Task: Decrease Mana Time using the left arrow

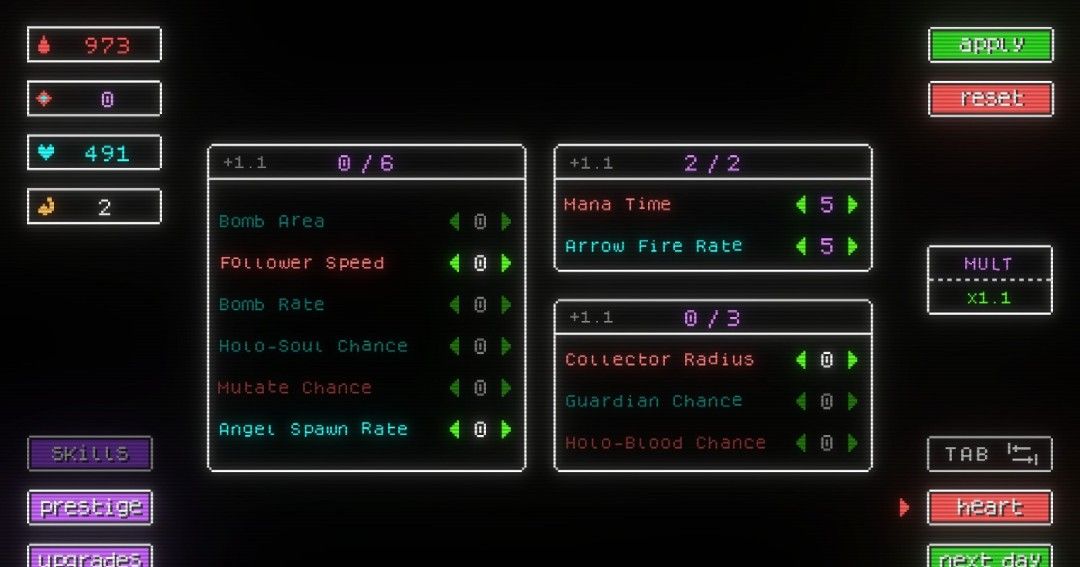Action: tap(801, 205)
